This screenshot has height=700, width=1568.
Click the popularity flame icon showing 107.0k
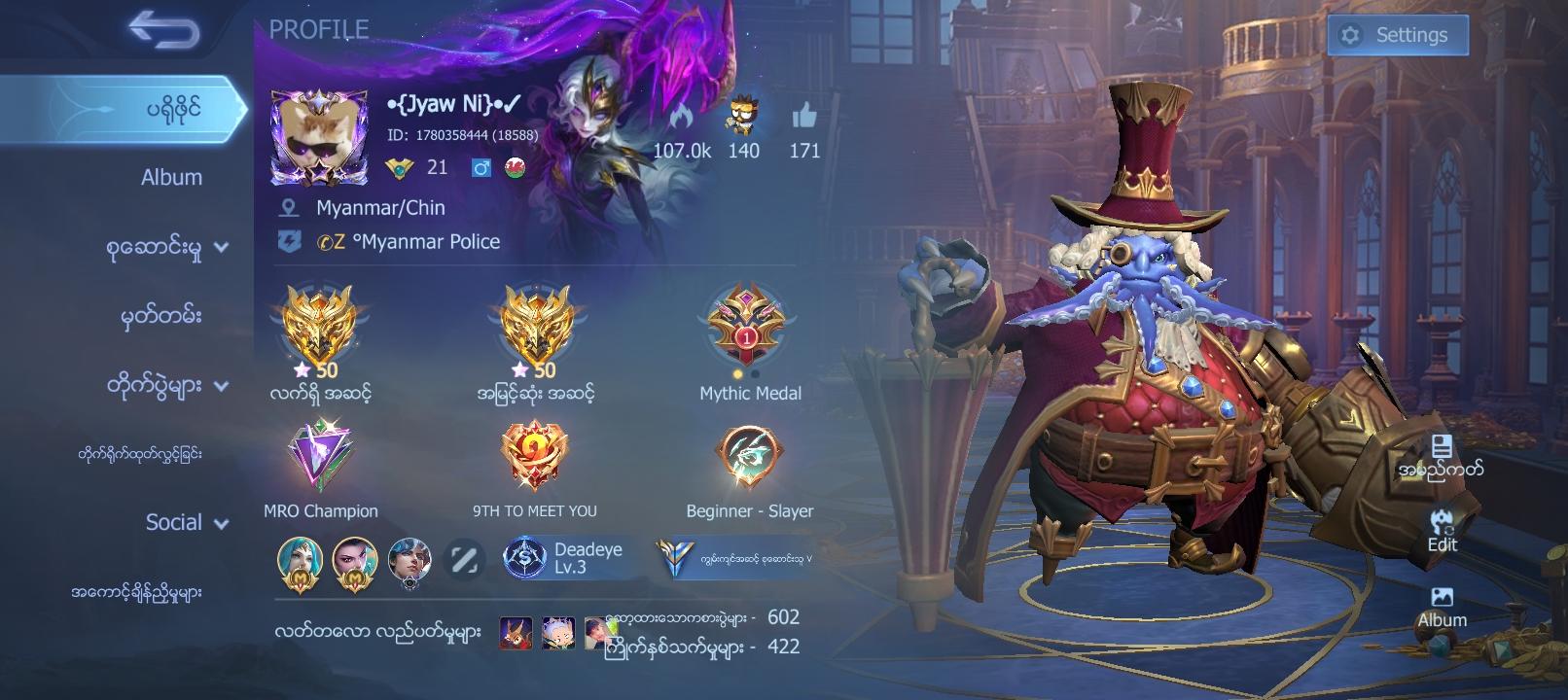pos(681,117)
